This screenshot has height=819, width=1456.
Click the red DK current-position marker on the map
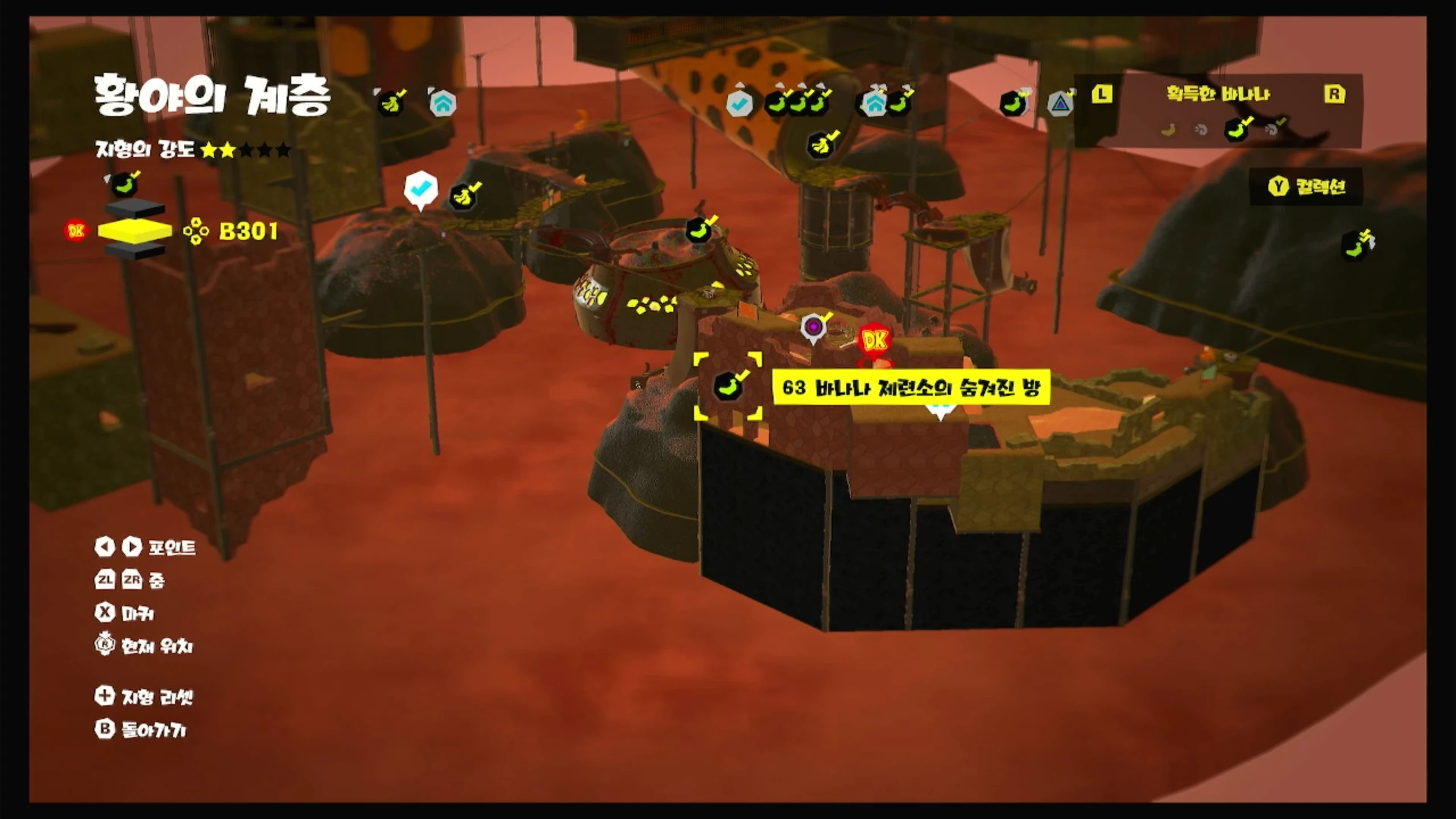[875, 341]
